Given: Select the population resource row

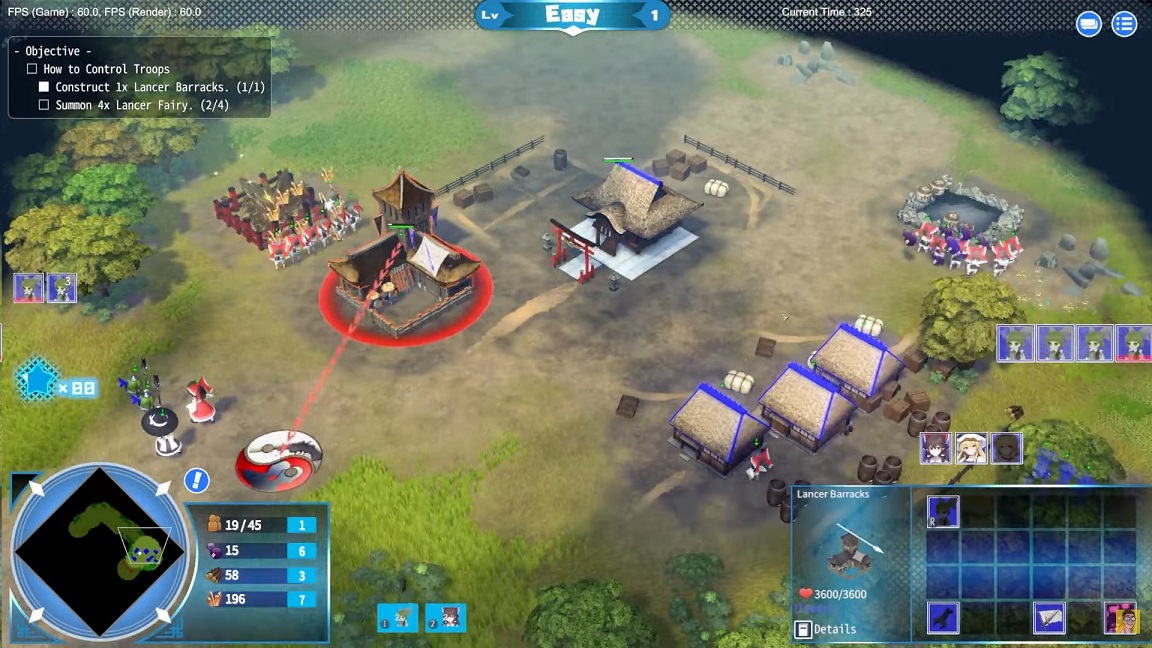Looking at the screenshot, I should [x=260, y=525].
